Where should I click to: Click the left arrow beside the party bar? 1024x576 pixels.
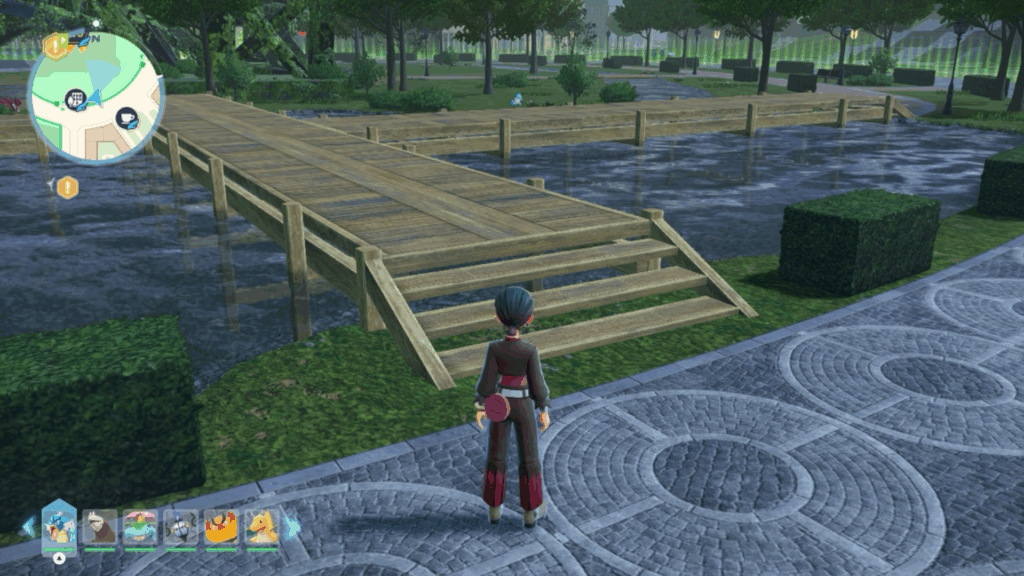(28, 526)
